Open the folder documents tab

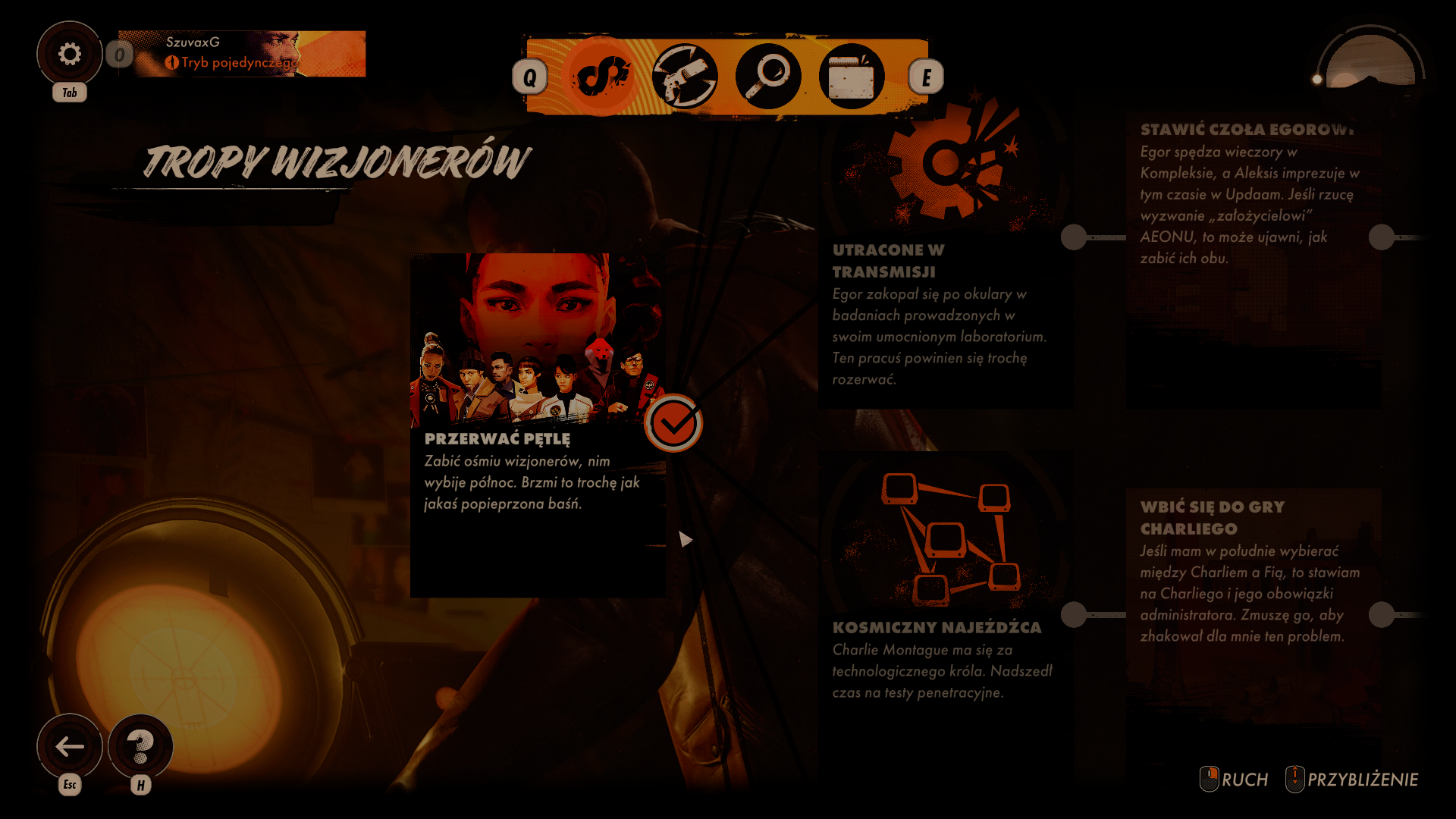852,77
